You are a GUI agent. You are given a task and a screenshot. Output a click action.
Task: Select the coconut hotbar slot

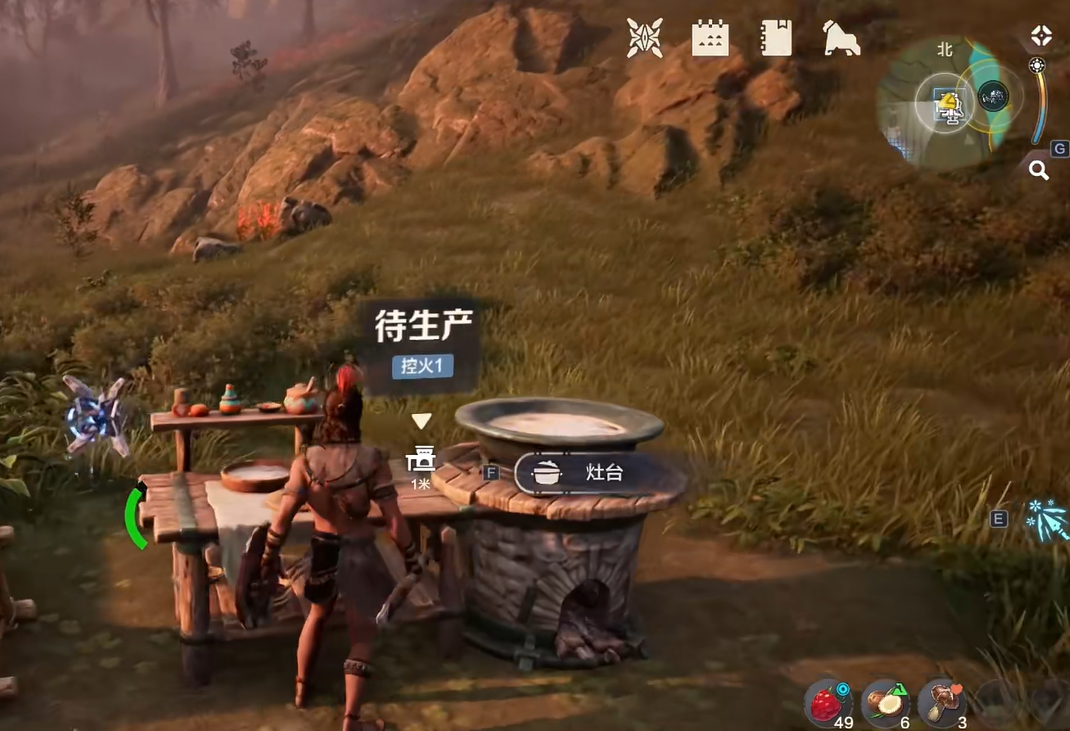click(x=885, y=702)
